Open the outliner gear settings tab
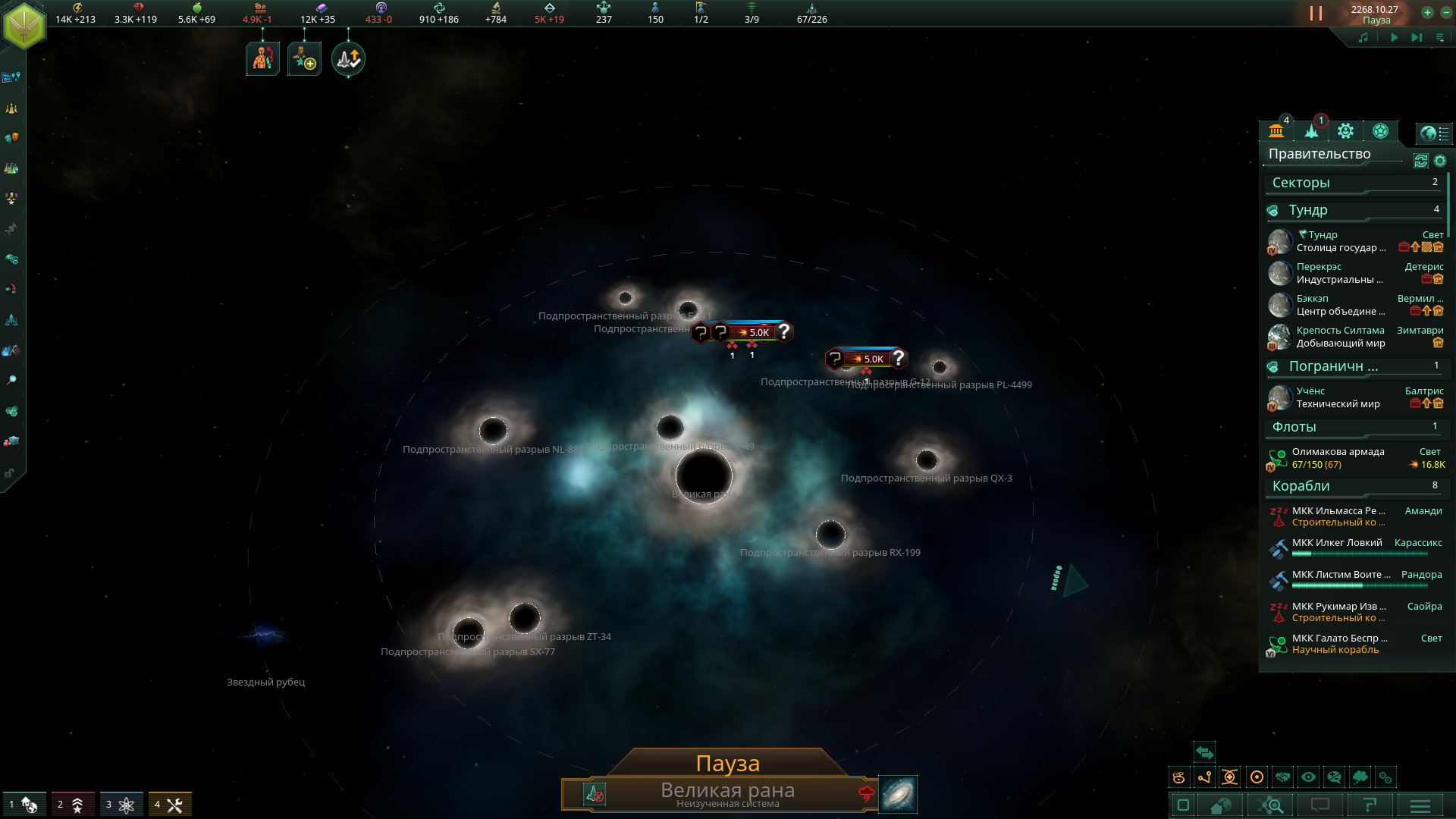This screenshot has width=1456, height=819. coord(1345,131)
